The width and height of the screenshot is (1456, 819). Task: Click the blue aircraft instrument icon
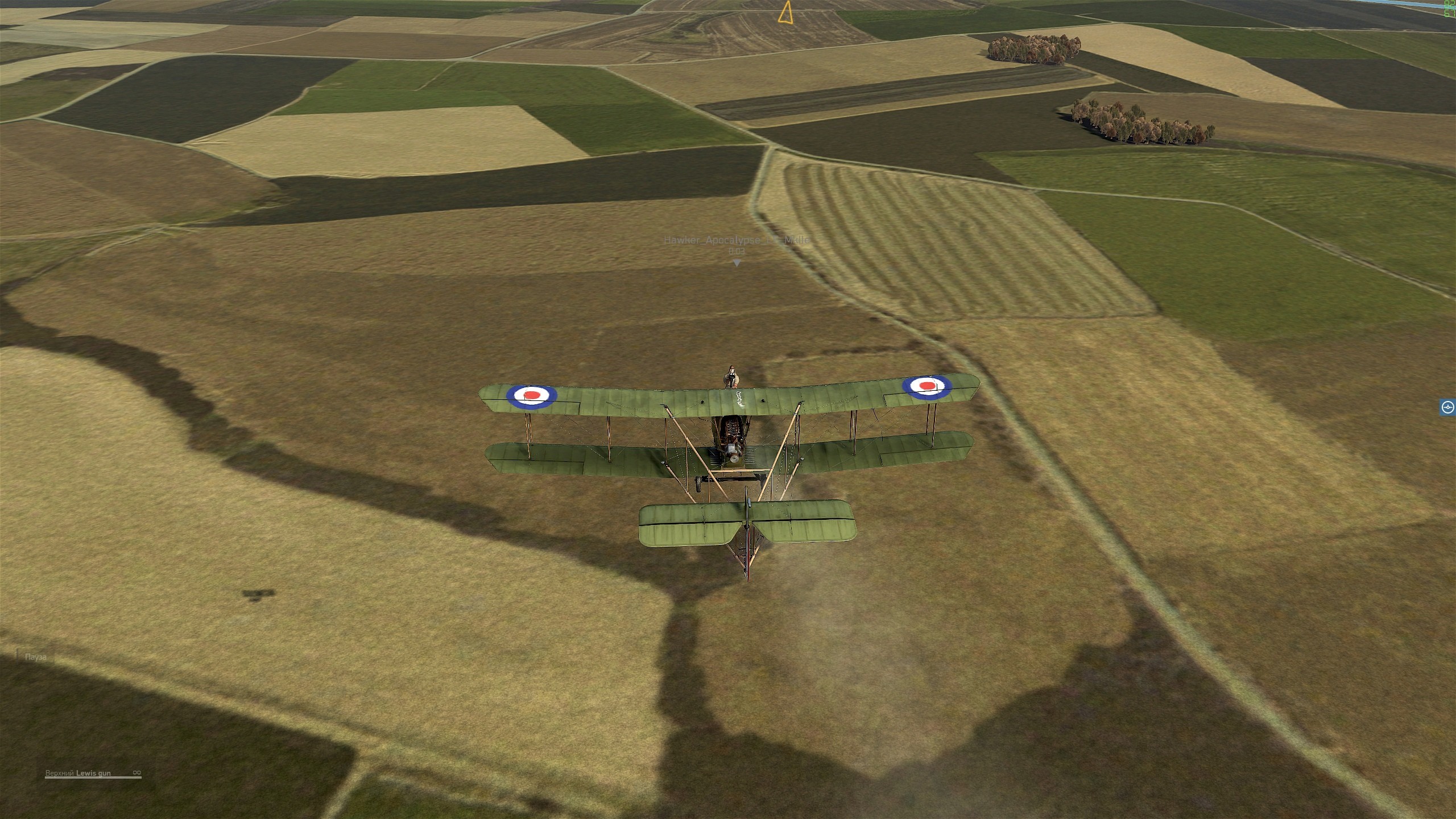click(1448, 407)
